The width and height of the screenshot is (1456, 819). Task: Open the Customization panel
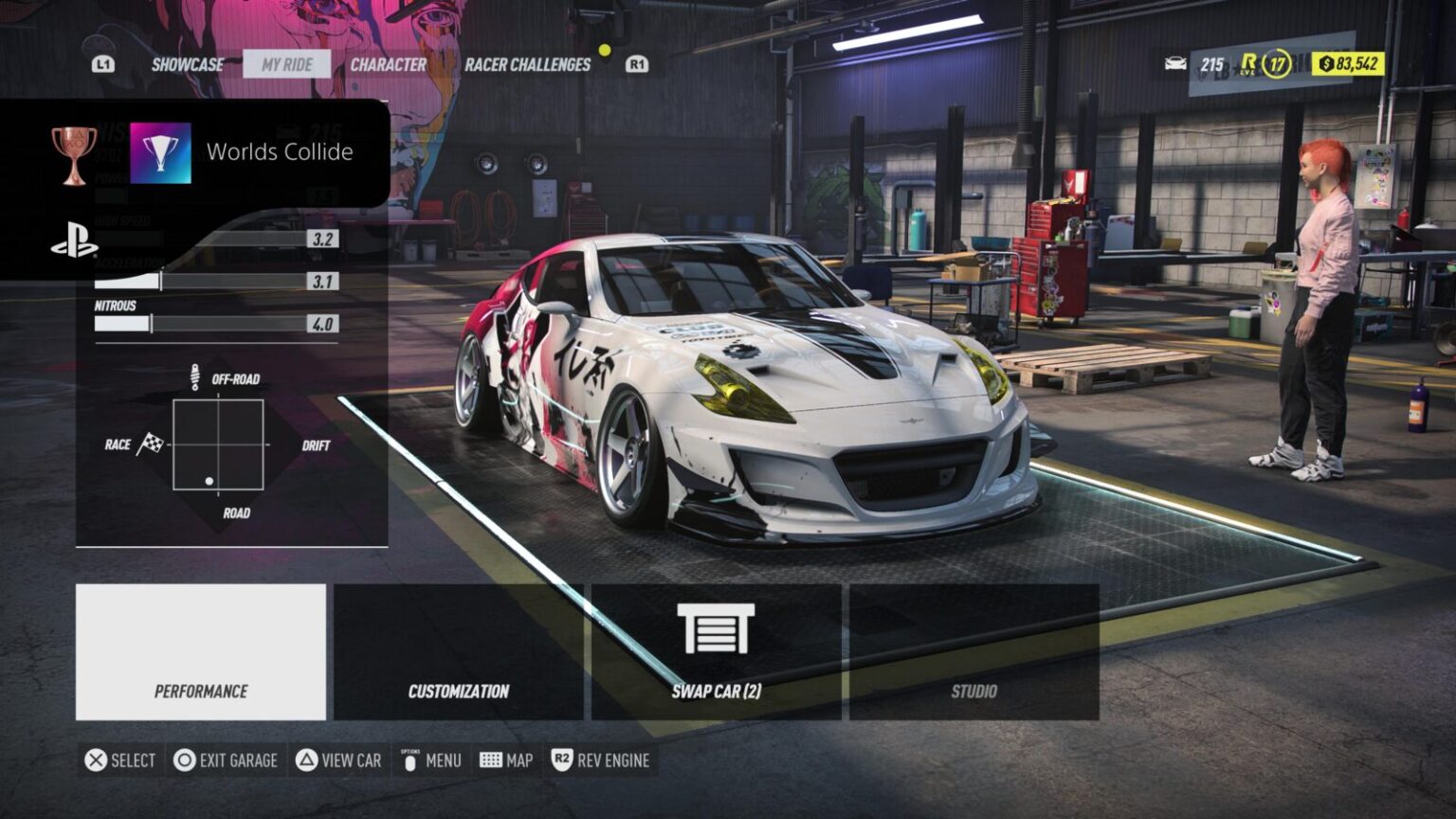pyautogui.click(x=459, y=691)
